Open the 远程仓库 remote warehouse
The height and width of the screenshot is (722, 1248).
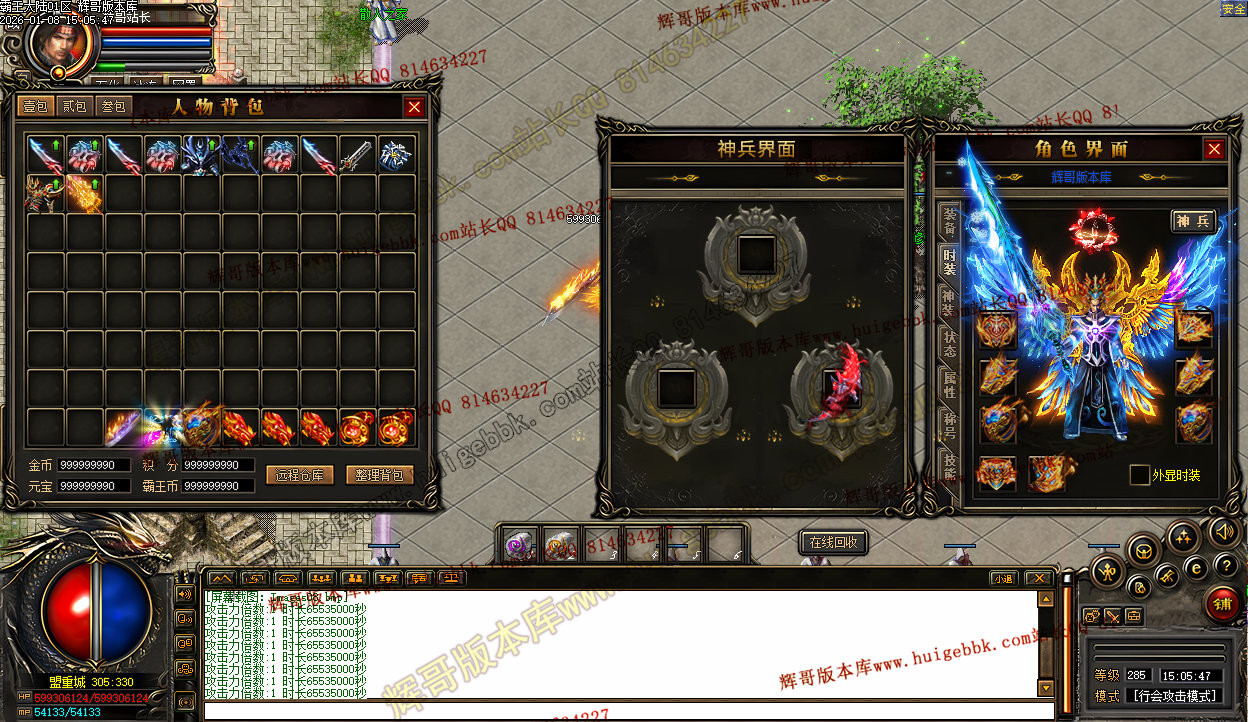[300, 476]
